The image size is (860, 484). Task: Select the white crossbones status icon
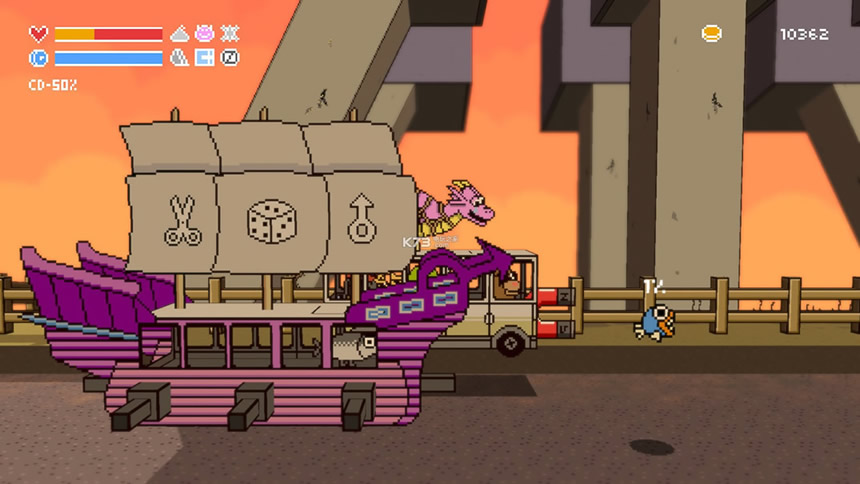point(230,33)
